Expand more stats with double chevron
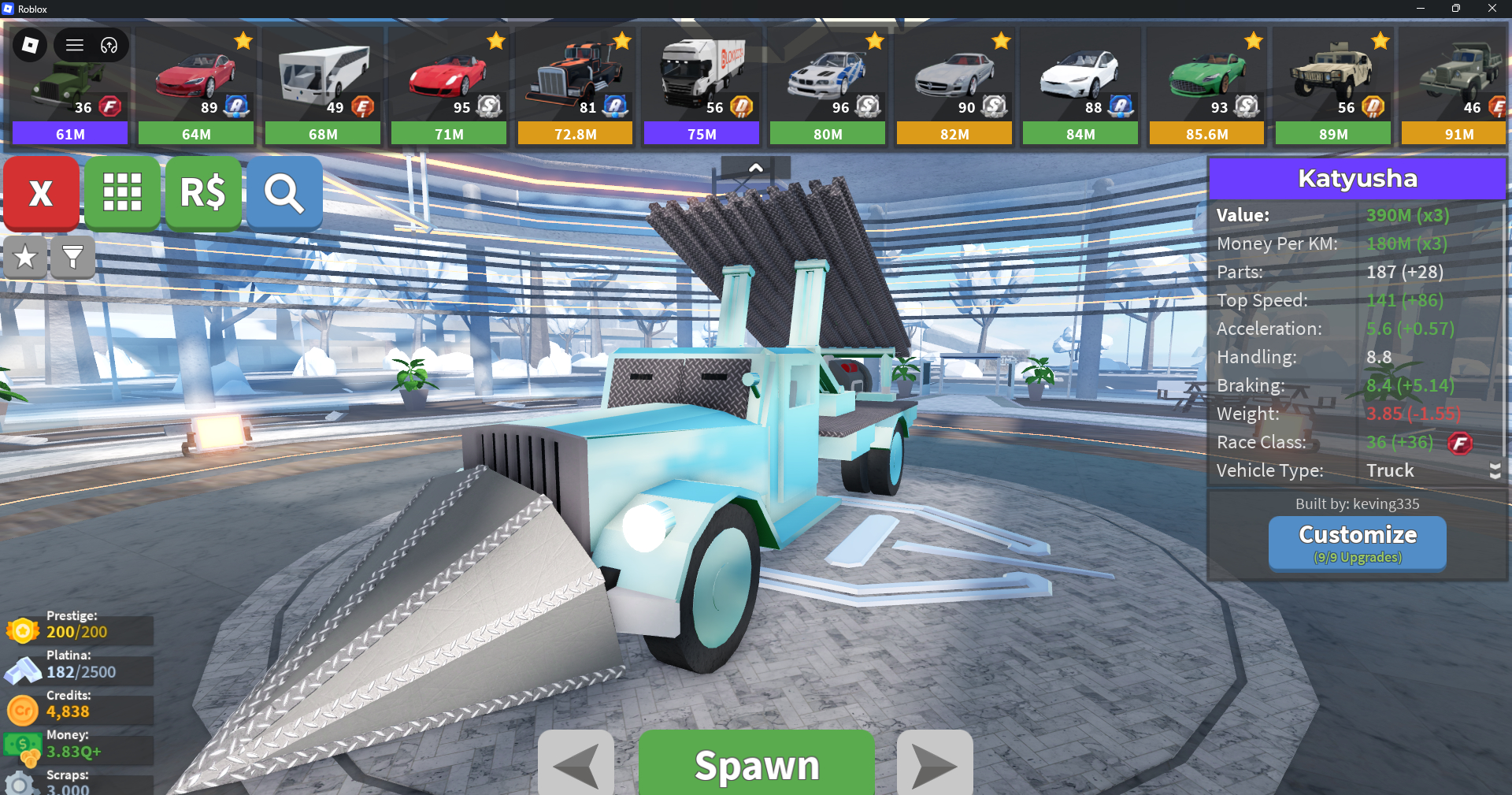Image resolution: width=1512 pixels, height=795 pixels. coord(1495,471)
